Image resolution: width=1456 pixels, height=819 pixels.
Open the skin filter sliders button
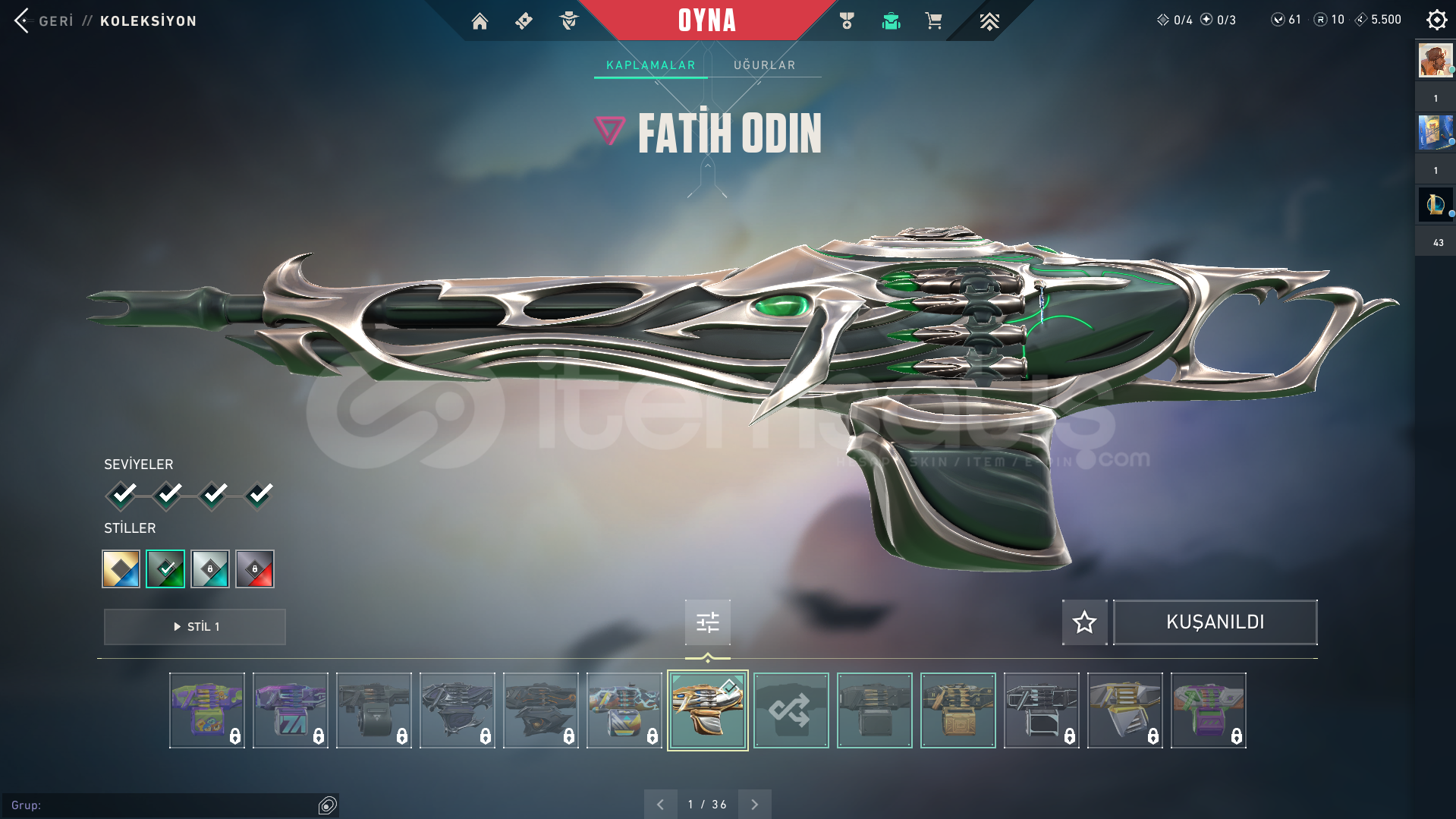707,622
